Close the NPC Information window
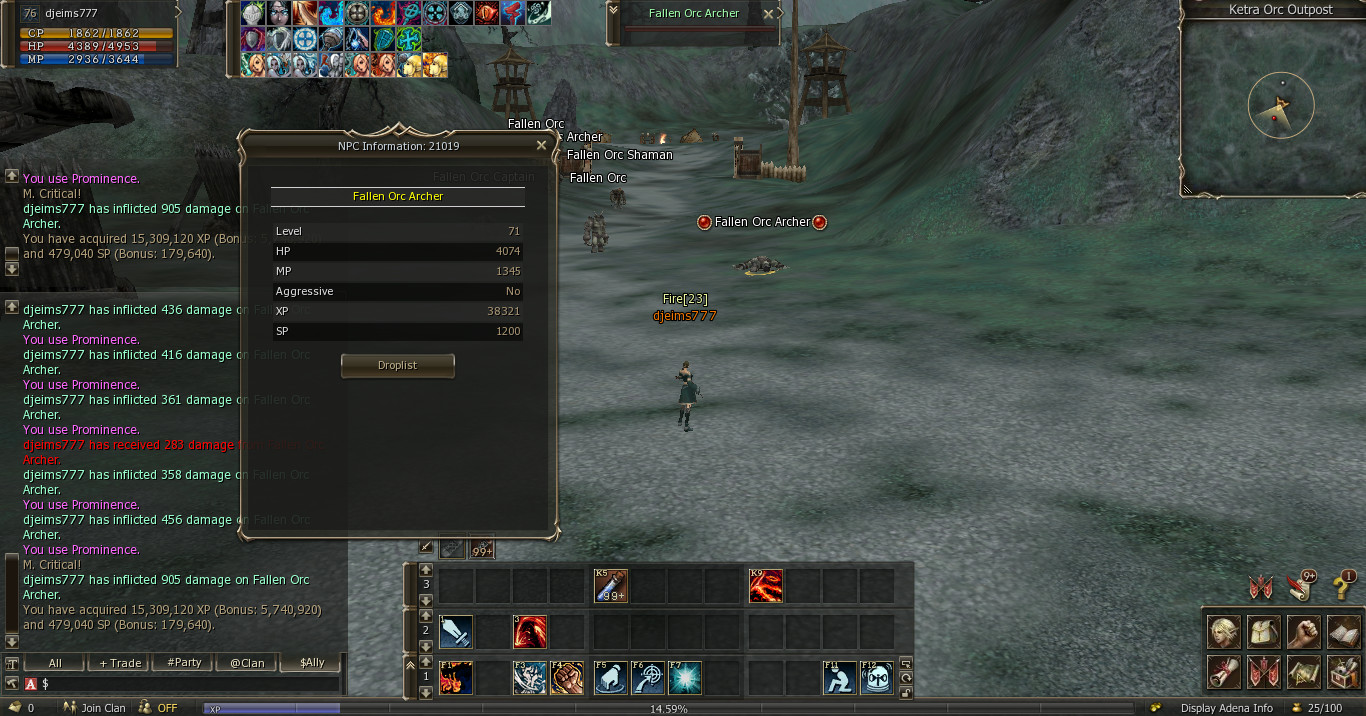Viewport: 1366px width, 716px height. pos(541,145)
